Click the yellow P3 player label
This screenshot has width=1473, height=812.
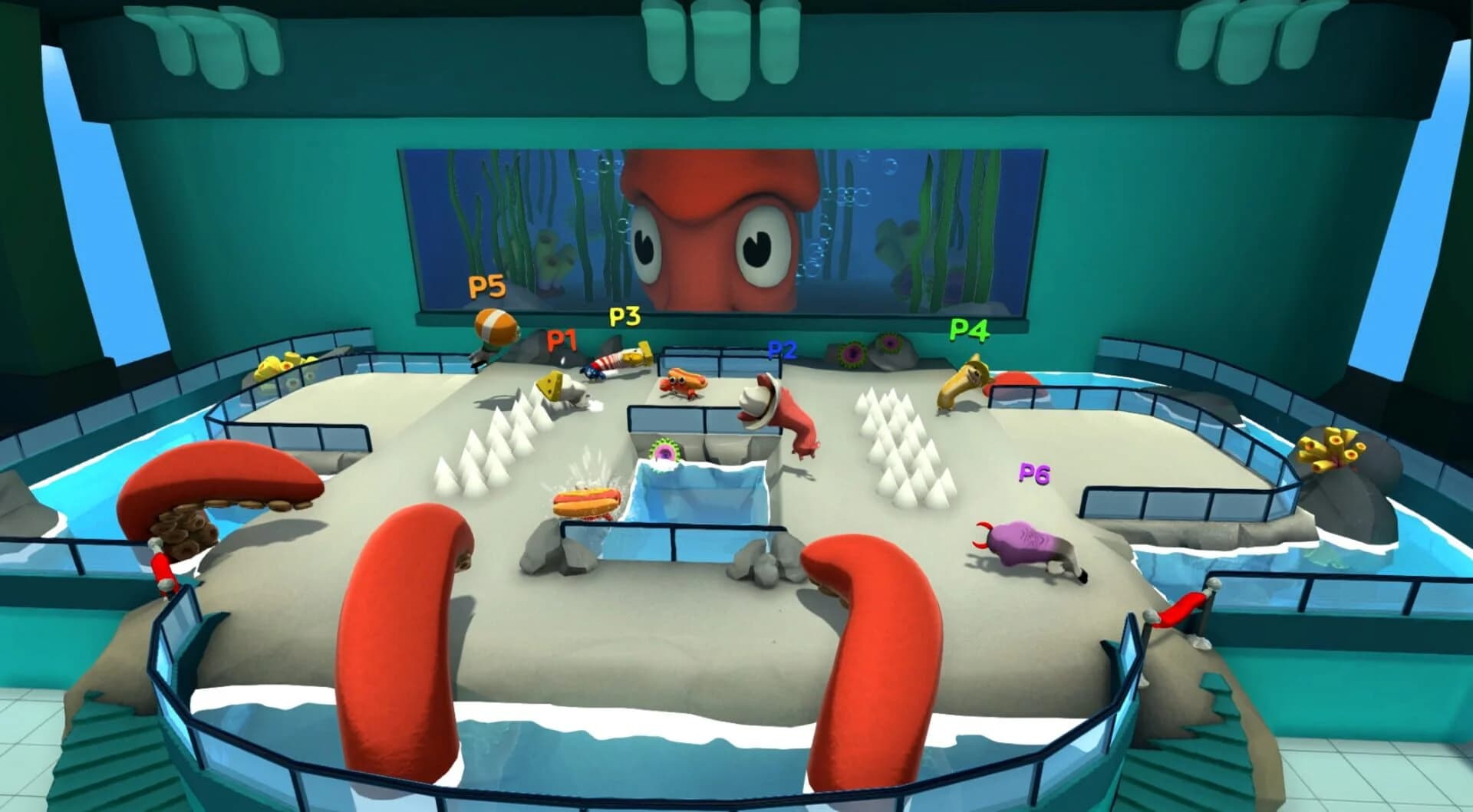623,314
